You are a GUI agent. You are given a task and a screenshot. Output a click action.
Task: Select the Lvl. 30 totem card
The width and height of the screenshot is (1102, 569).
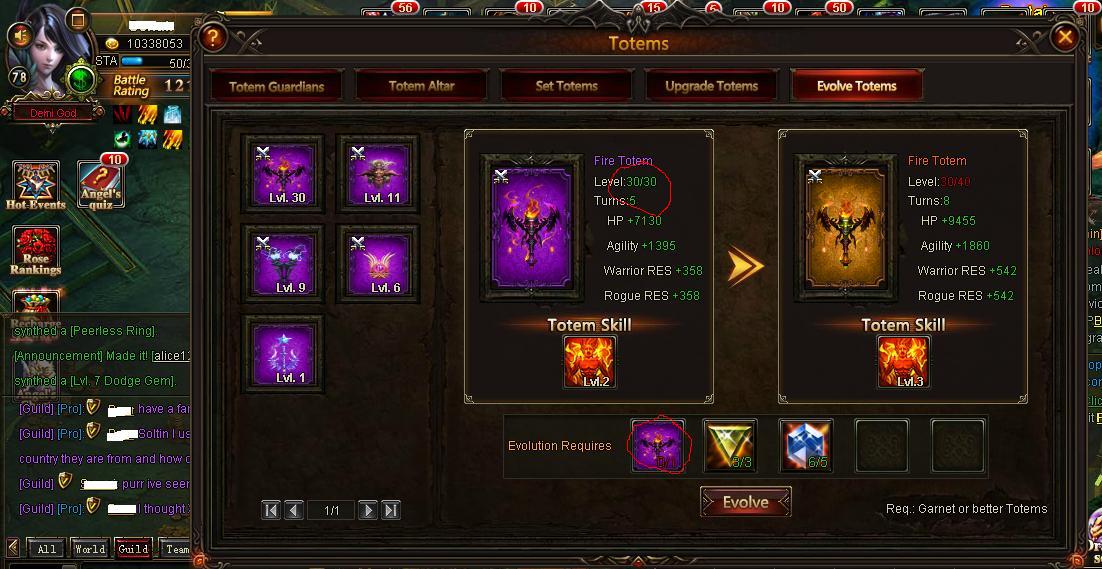(284, 174)
